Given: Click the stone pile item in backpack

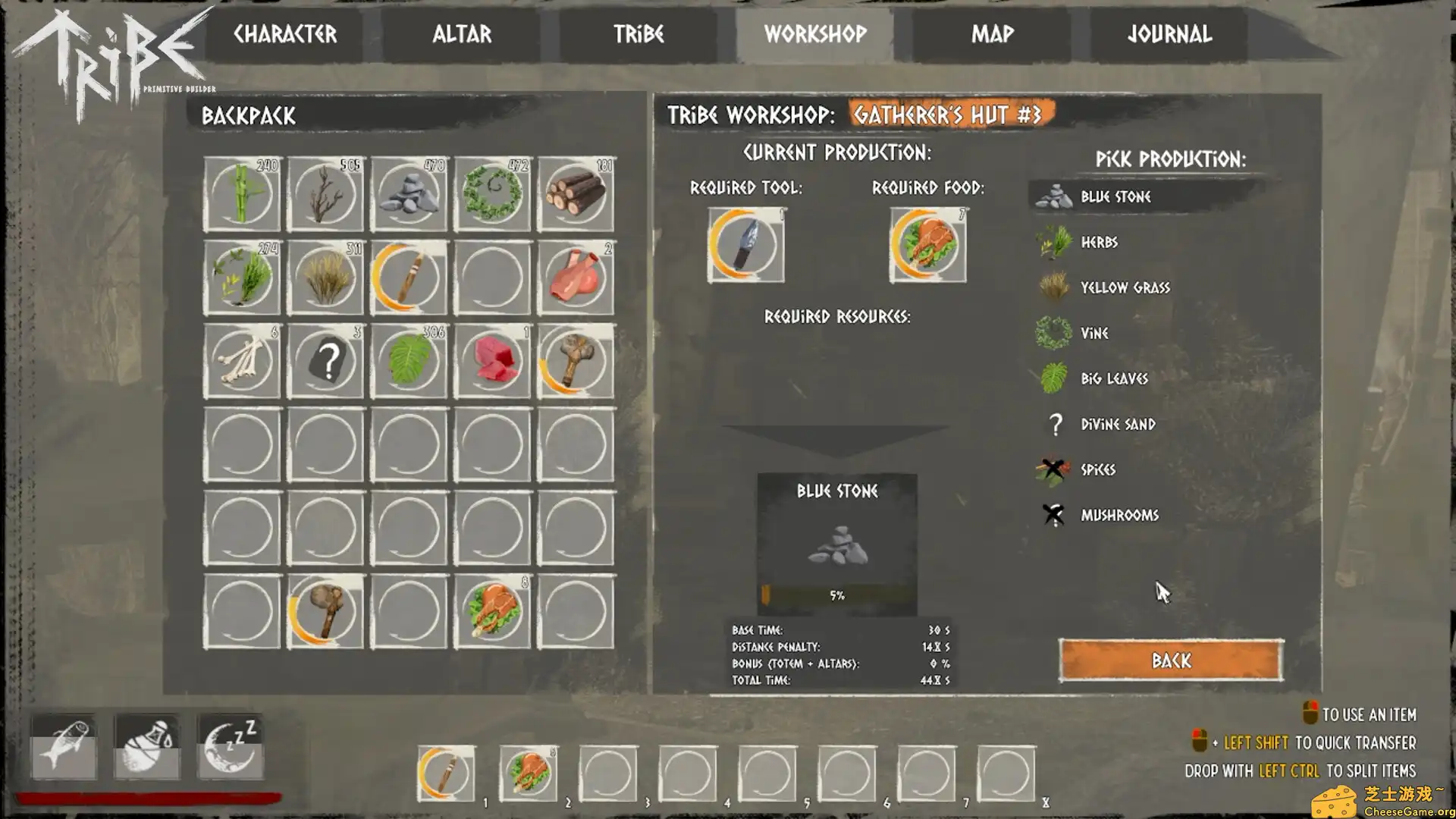Looking at the screenshot, I should [x=408, y=193].
